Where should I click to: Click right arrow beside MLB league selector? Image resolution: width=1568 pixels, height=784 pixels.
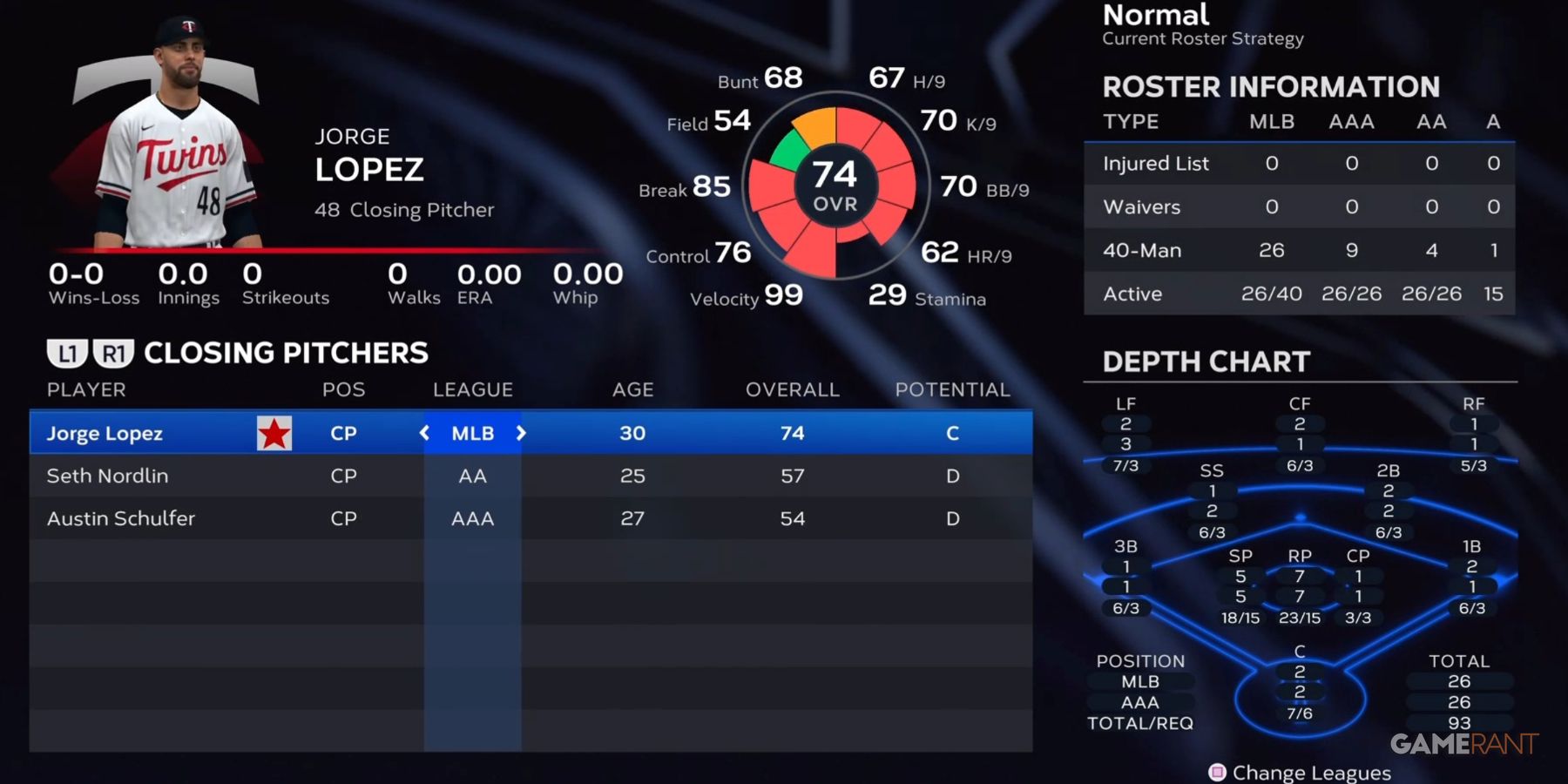521,433
